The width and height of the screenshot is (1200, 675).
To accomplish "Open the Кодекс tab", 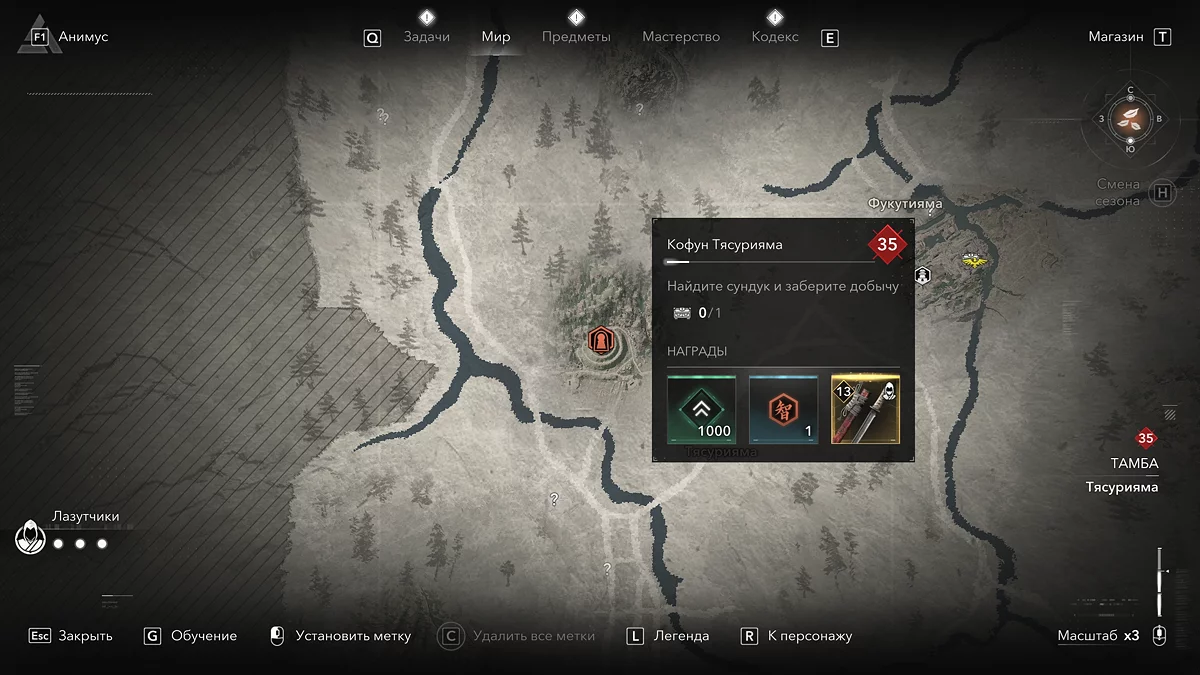I will pos(775,37).
